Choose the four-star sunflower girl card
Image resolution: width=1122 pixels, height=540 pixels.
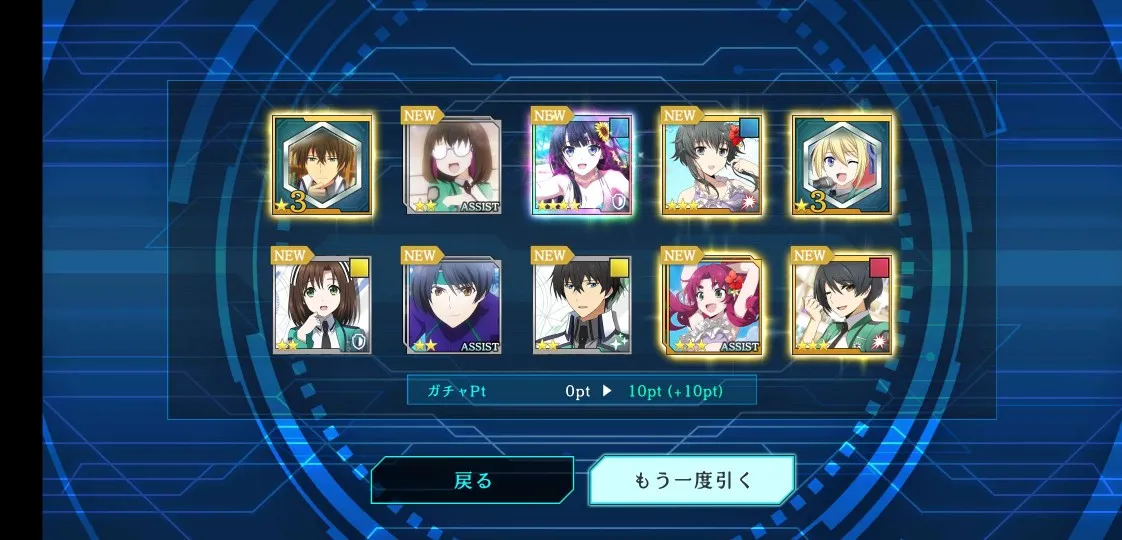coord(582,165)
